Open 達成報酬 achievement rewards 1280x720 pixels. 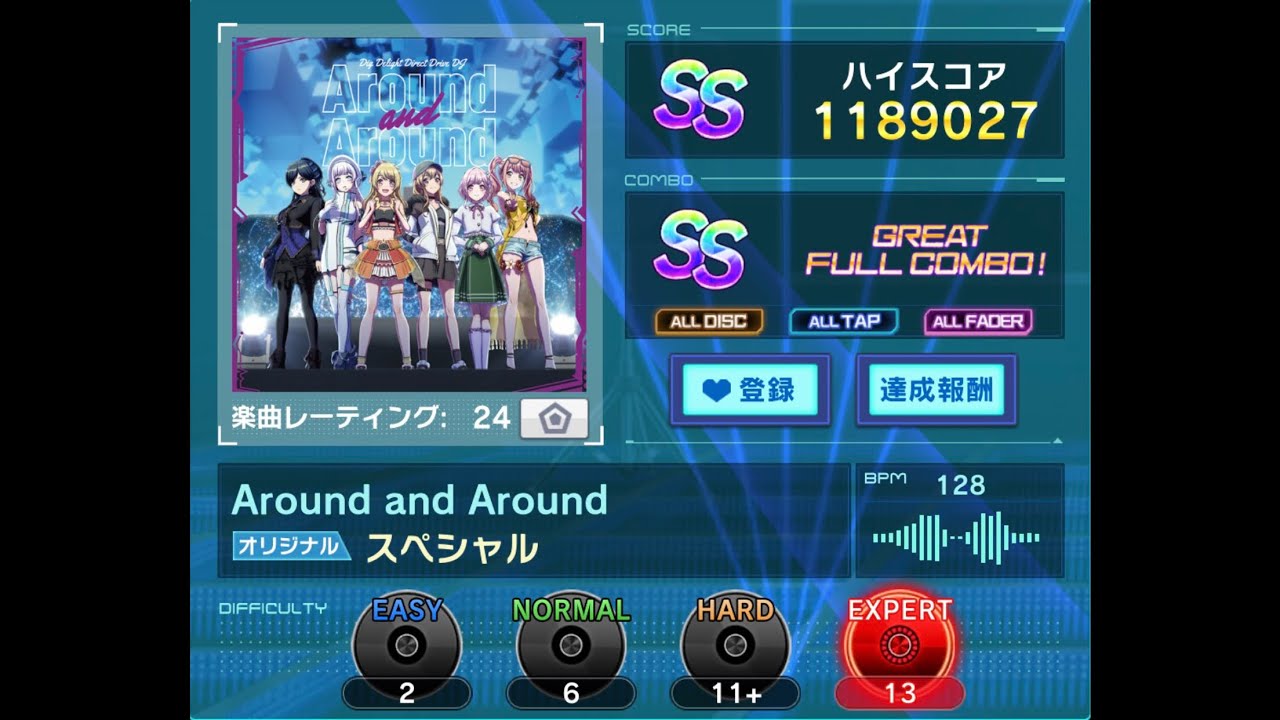tap(938, 391)
